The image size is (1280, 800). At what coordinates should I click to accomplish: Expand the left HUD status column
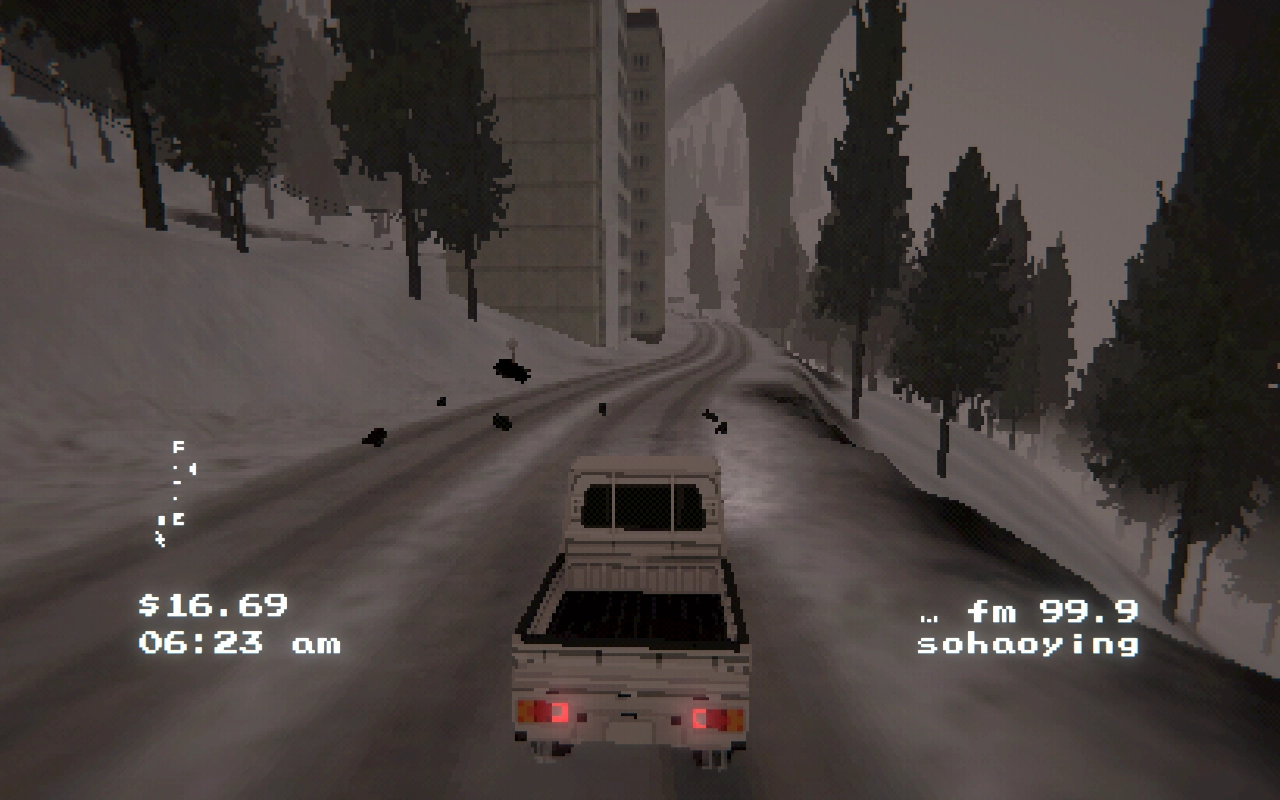click(x=175, y=490)
